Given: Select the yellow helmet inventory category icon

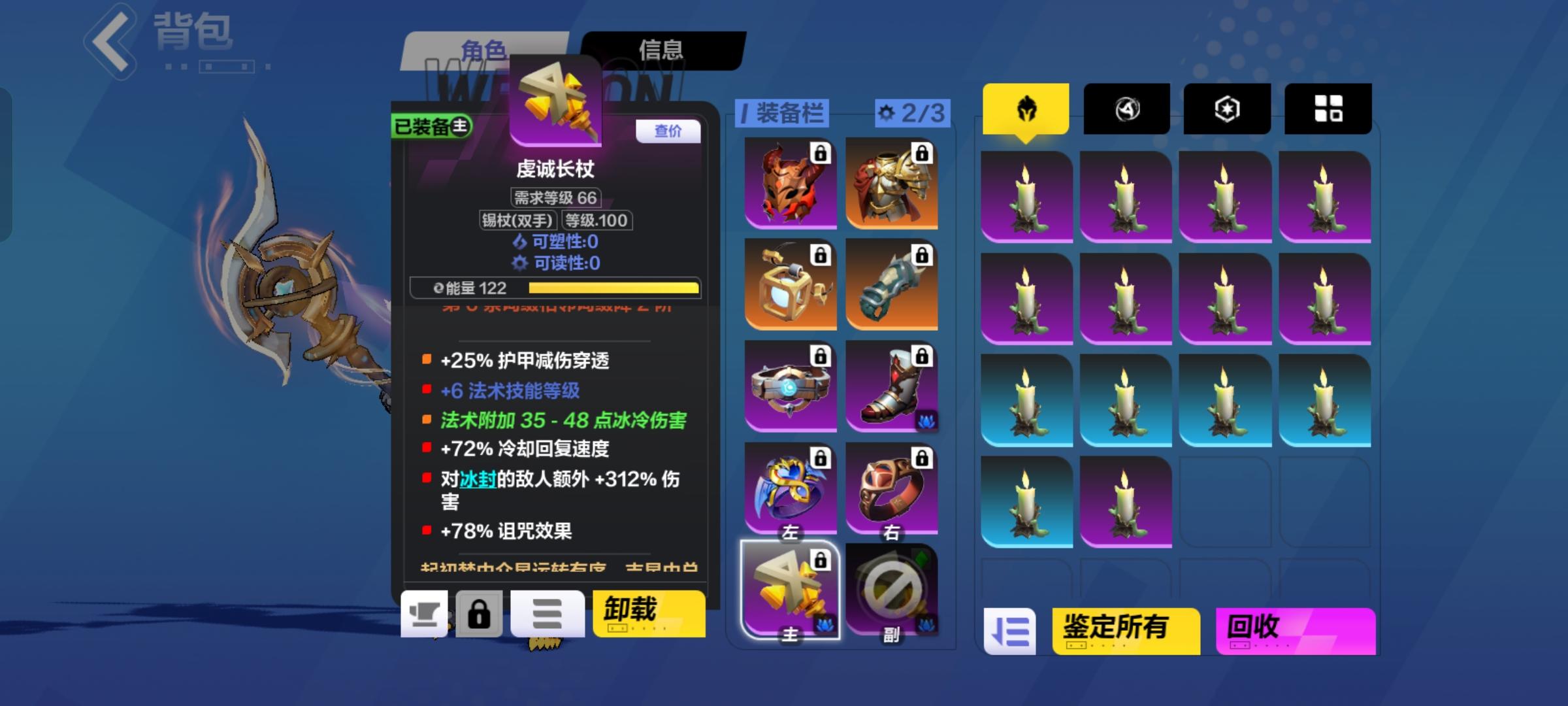Looking at the screenshot, I should coord(1026,109).
